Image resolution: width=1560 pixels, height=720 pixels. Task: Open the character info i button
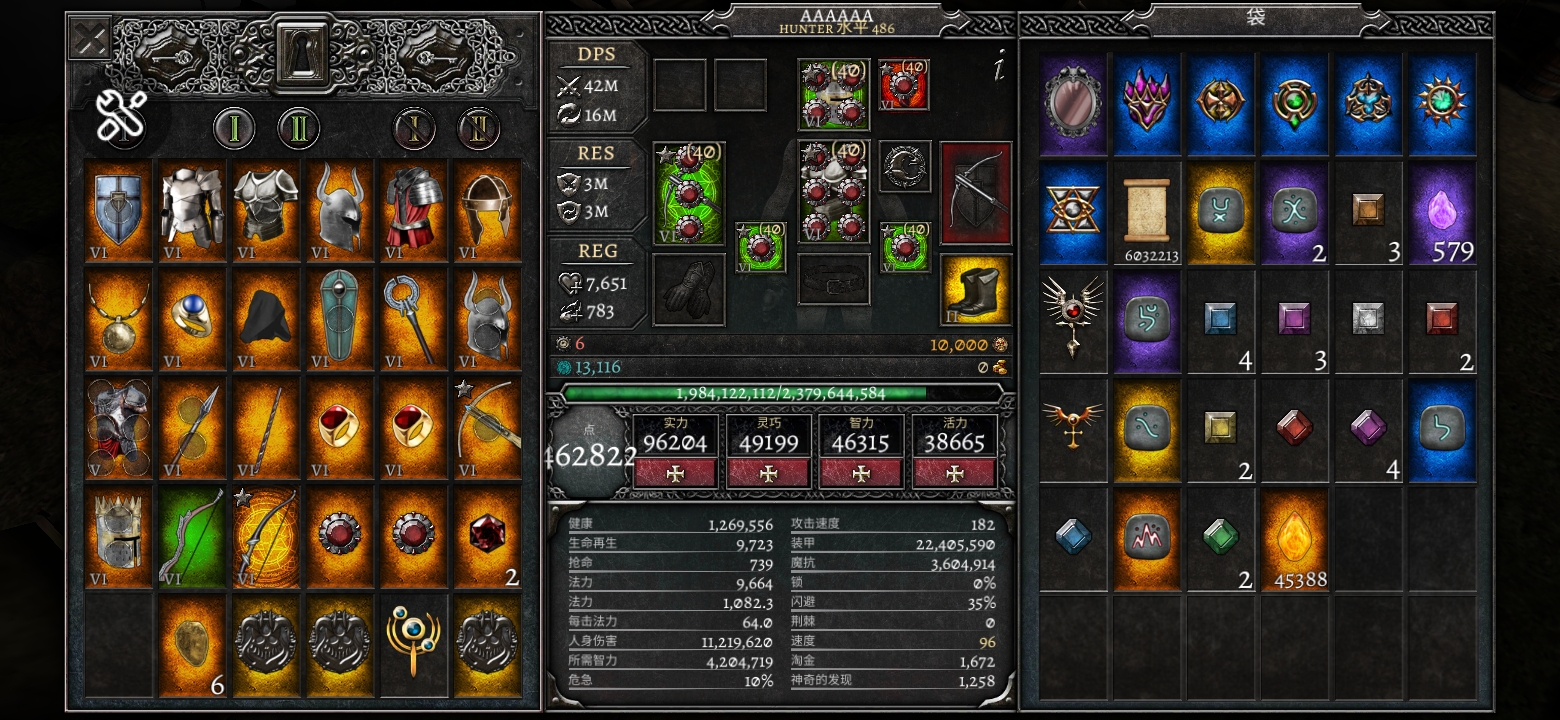(x=998, y=67)
